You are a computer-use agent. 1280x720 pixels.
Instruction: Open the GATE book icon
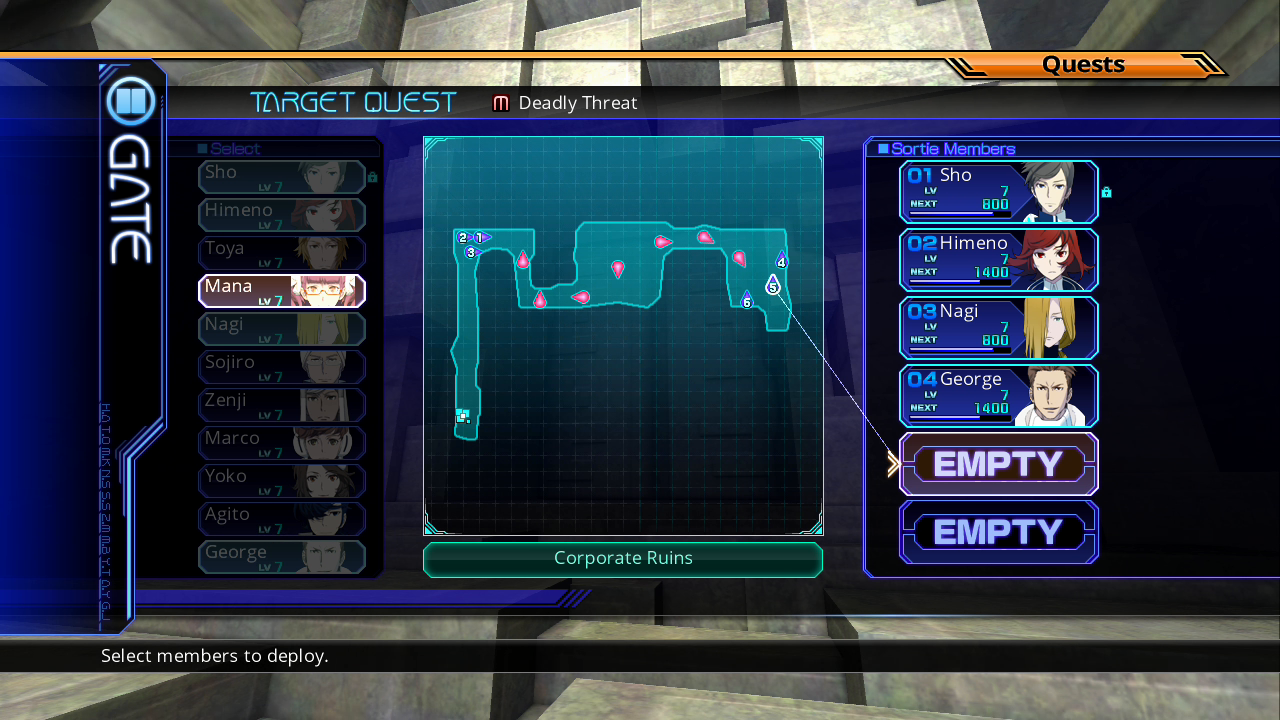(x=131, y=102)
